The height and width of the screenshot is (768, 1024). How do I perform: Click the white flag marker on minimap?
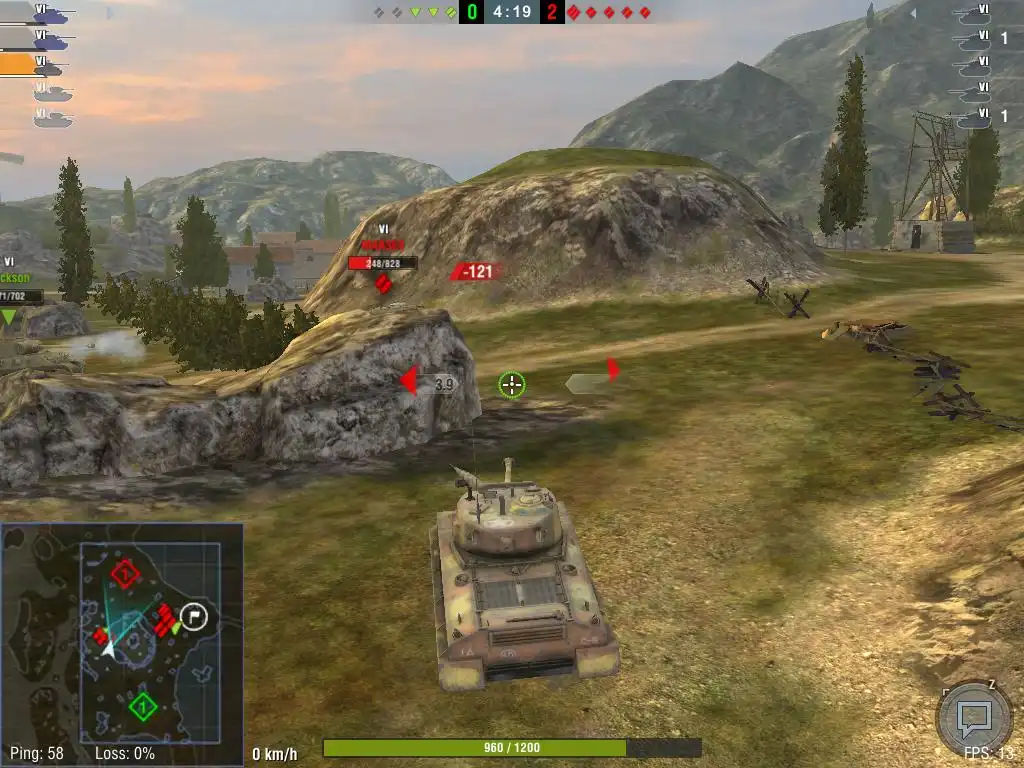coord(195,616)
